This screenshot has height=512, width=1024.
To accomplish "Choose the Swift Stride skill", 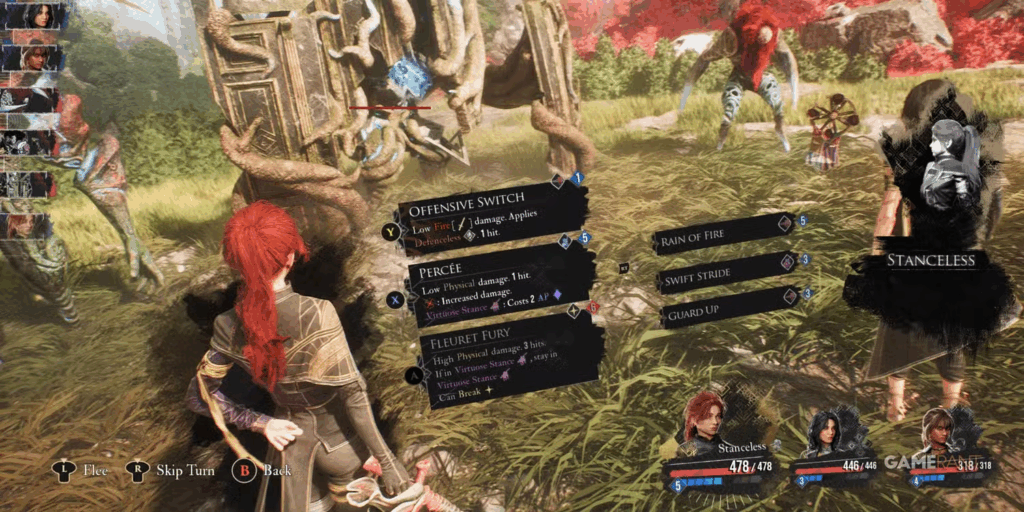I will coord(722,273).
